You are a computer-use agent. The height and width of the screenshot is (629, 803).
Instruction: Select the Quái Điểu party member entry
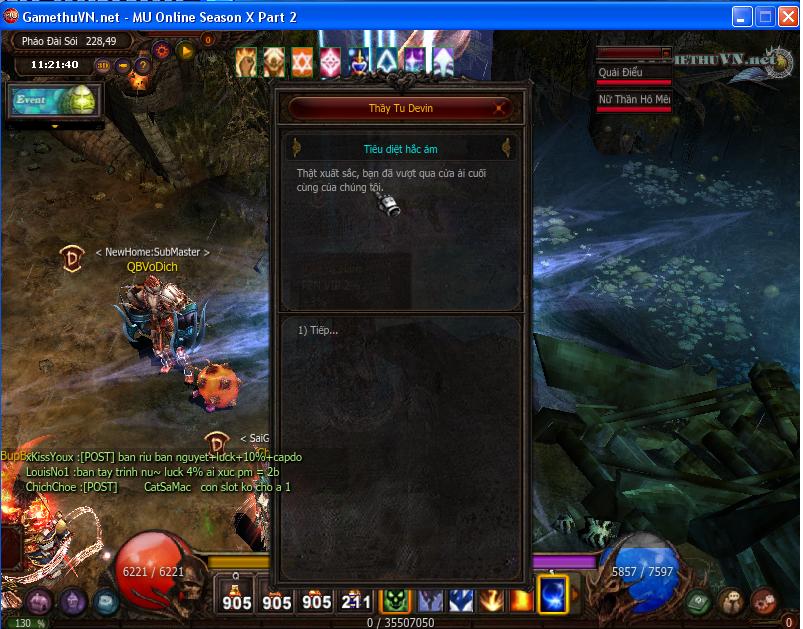pyautogui.click(x=633, y=73)
